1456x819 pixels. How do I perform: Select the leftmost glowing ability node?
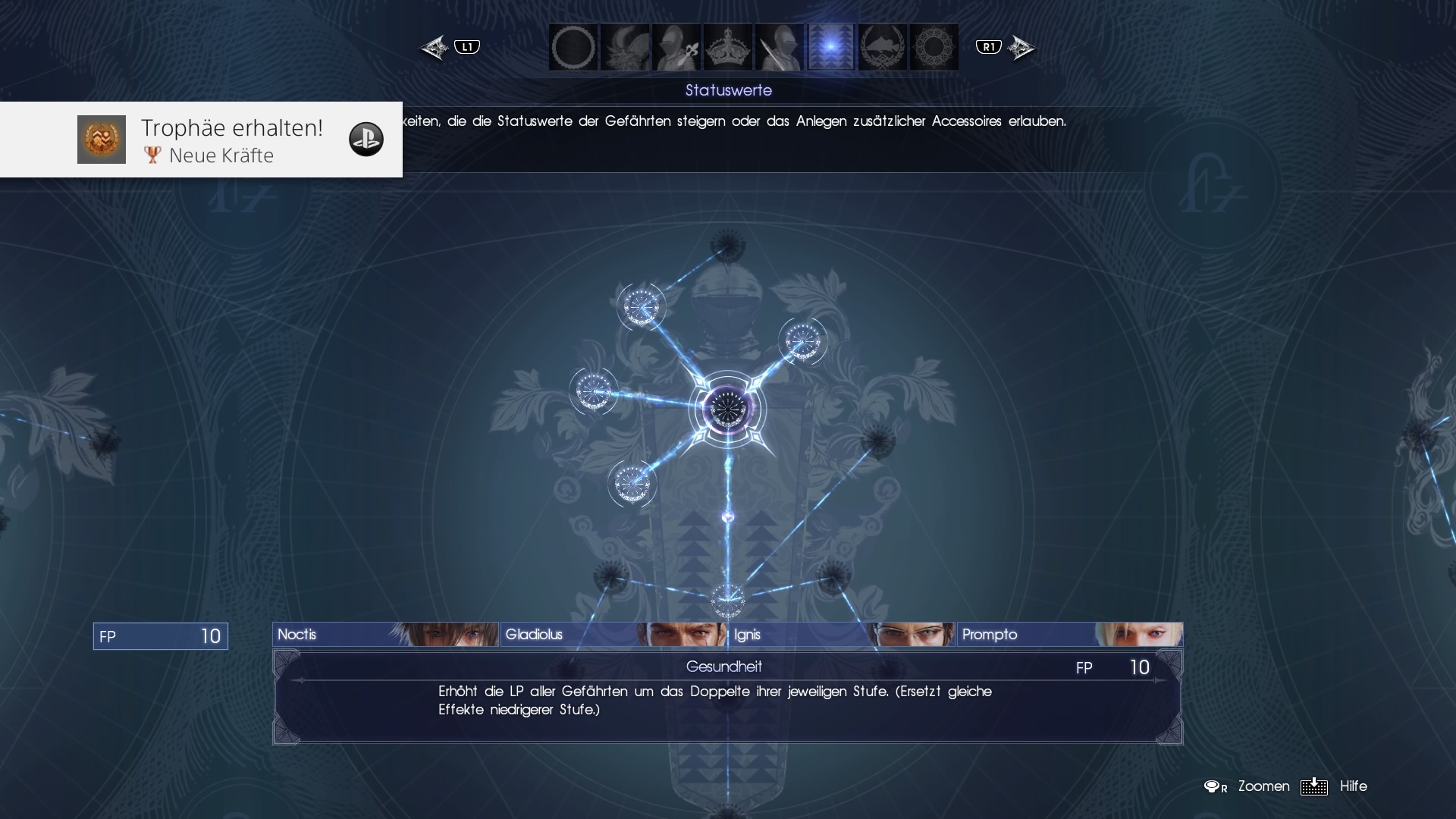pos(594,391)
